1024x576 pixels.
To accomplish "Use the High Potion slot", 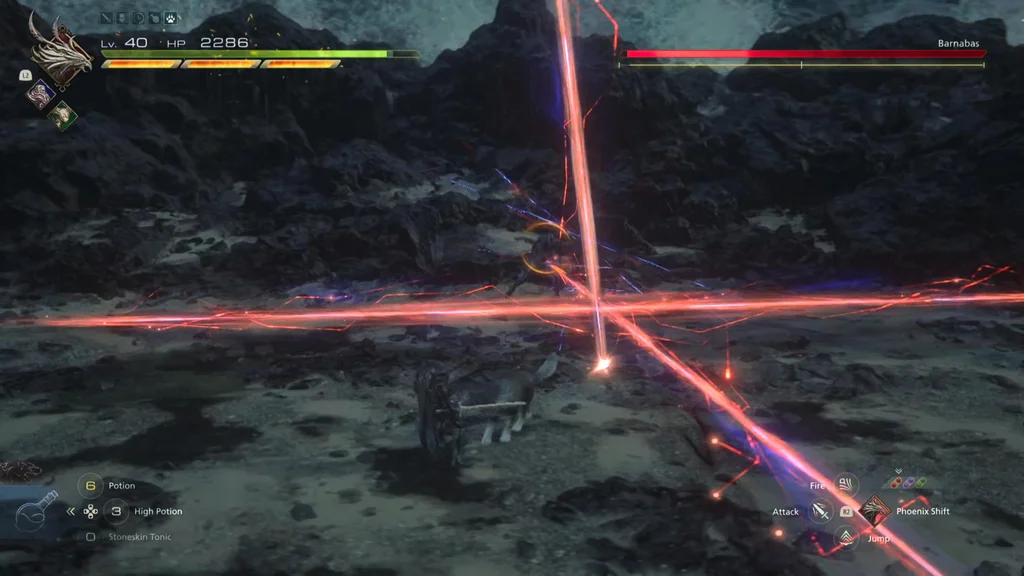I will pyautogui.click(x=117, y=511).
